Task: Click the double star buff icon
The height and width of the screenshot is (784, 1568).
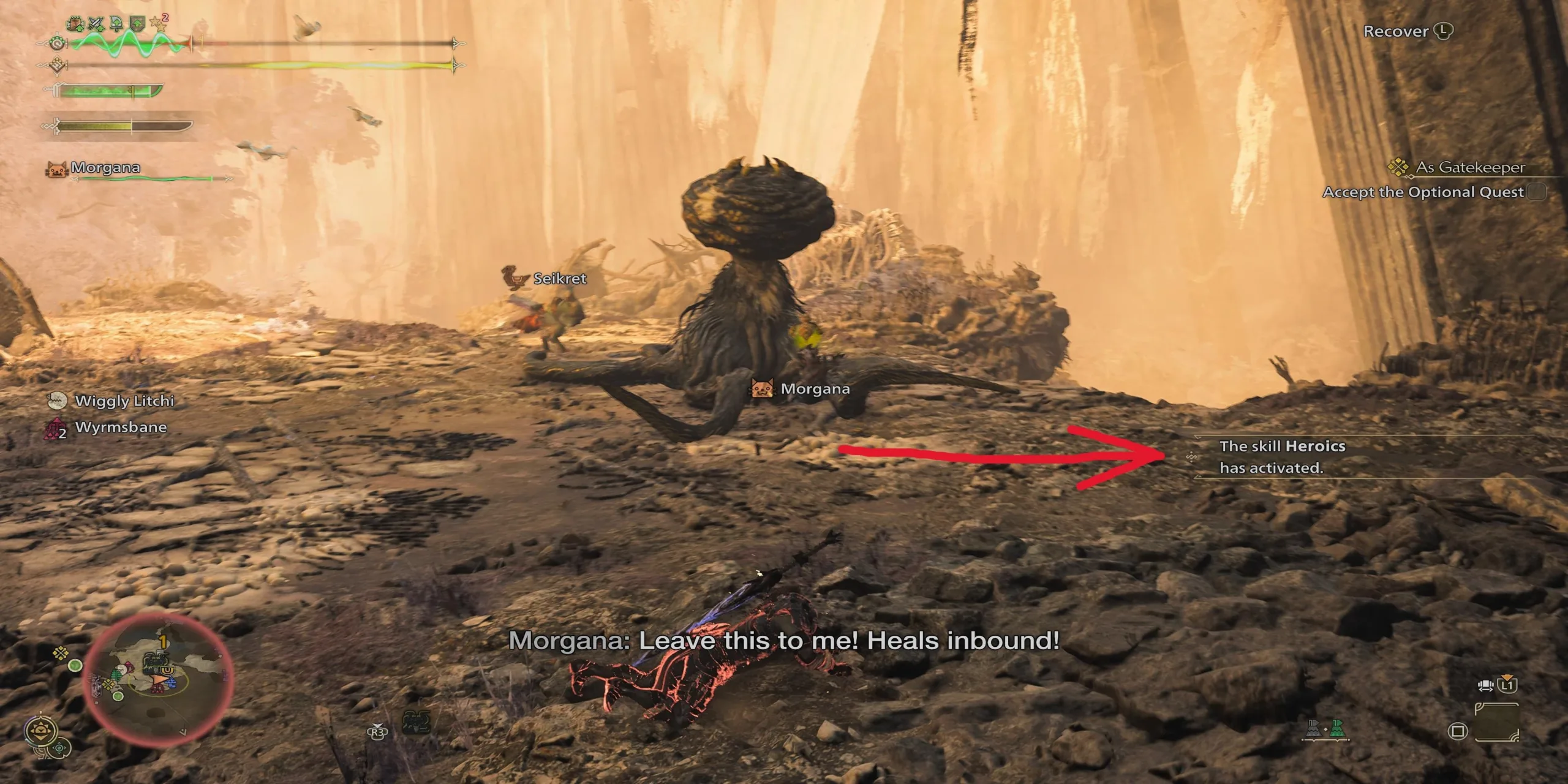Action: [158, 22]
